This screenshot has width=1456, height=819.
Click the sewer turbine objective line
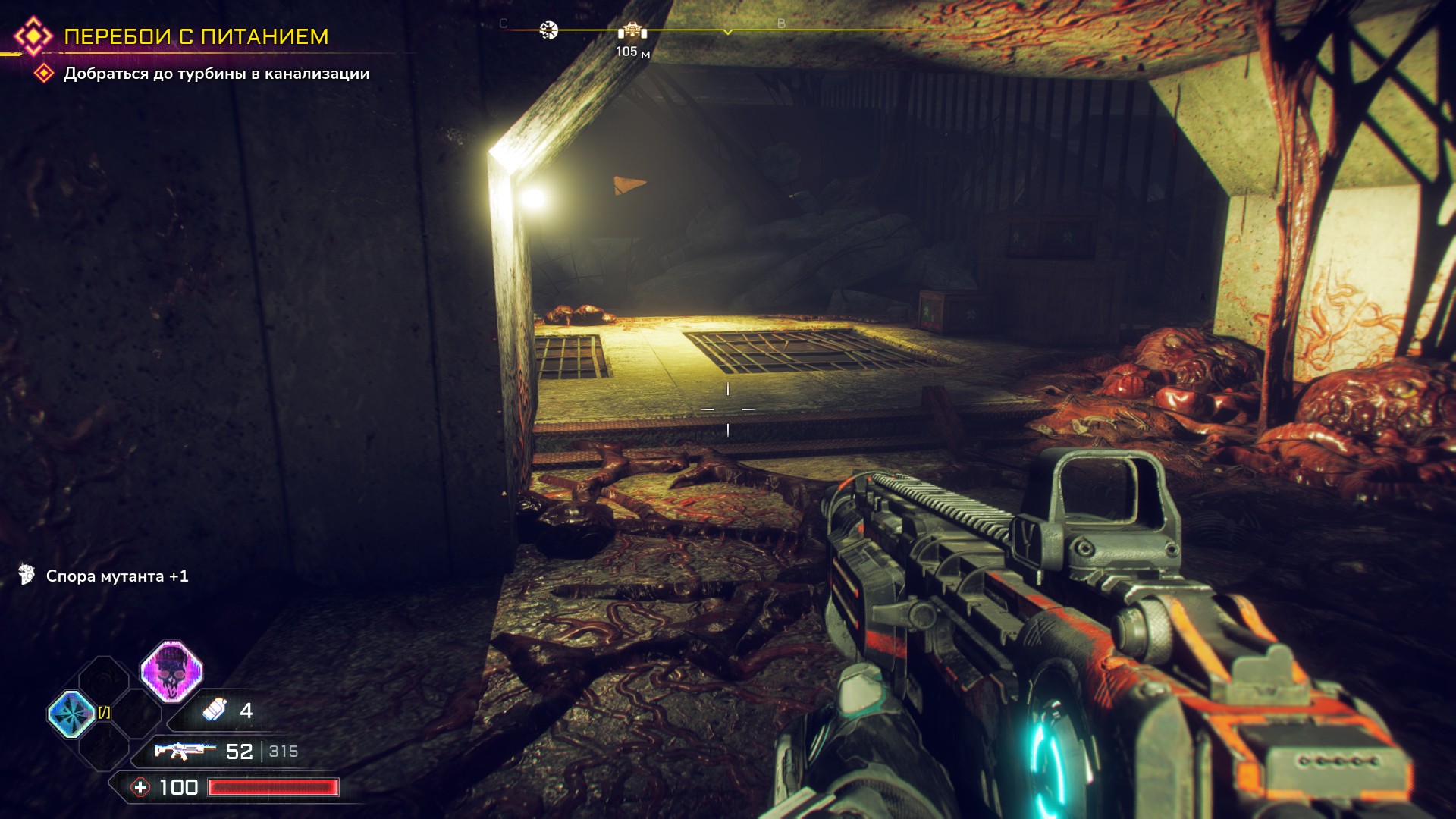click(x=216, y=74)
